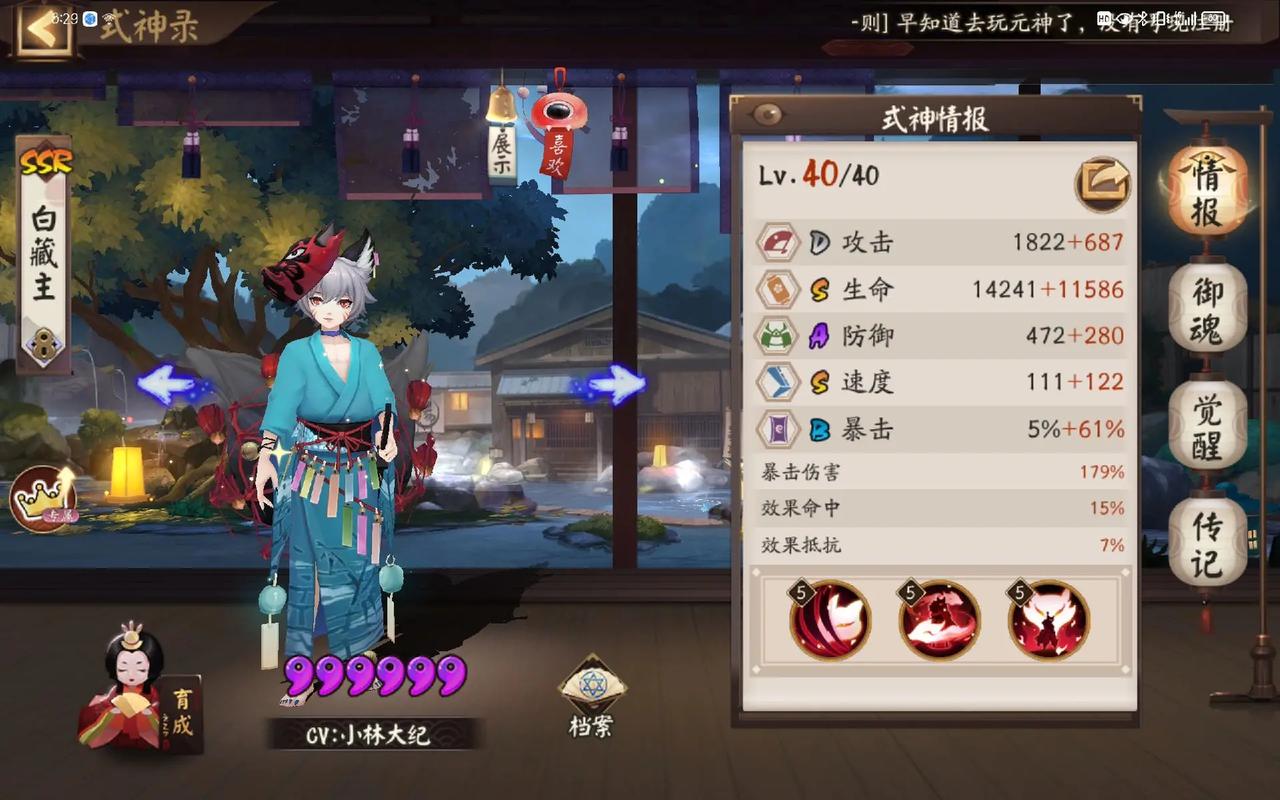View the next shikigami with right arrow
The height and width of the screenshot is (800, 1280).
616,383
